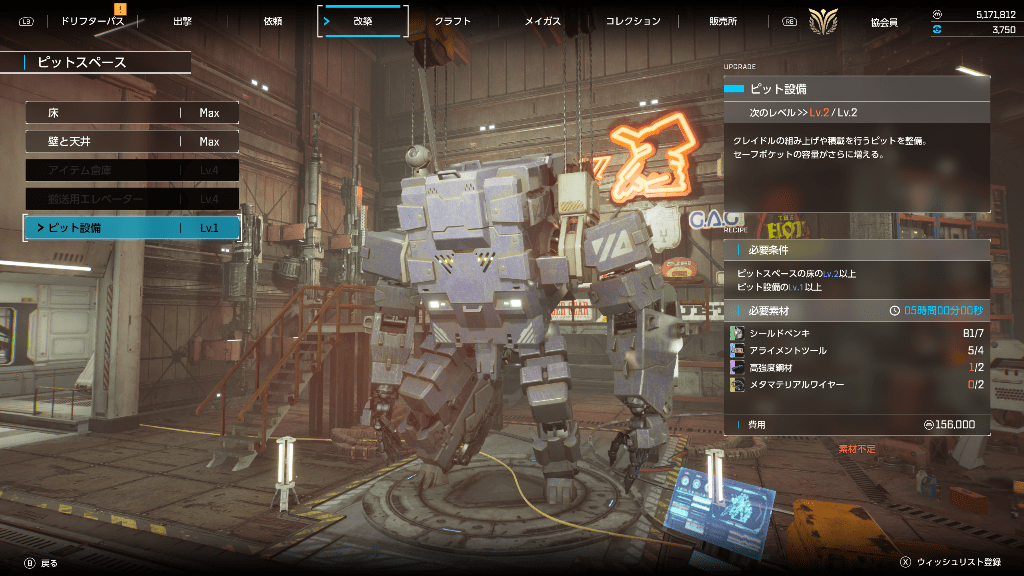The height and width of the screenshot is (576, 1024).
Task: Open the 協会員 rank emblem
Action: pos(824,21)
